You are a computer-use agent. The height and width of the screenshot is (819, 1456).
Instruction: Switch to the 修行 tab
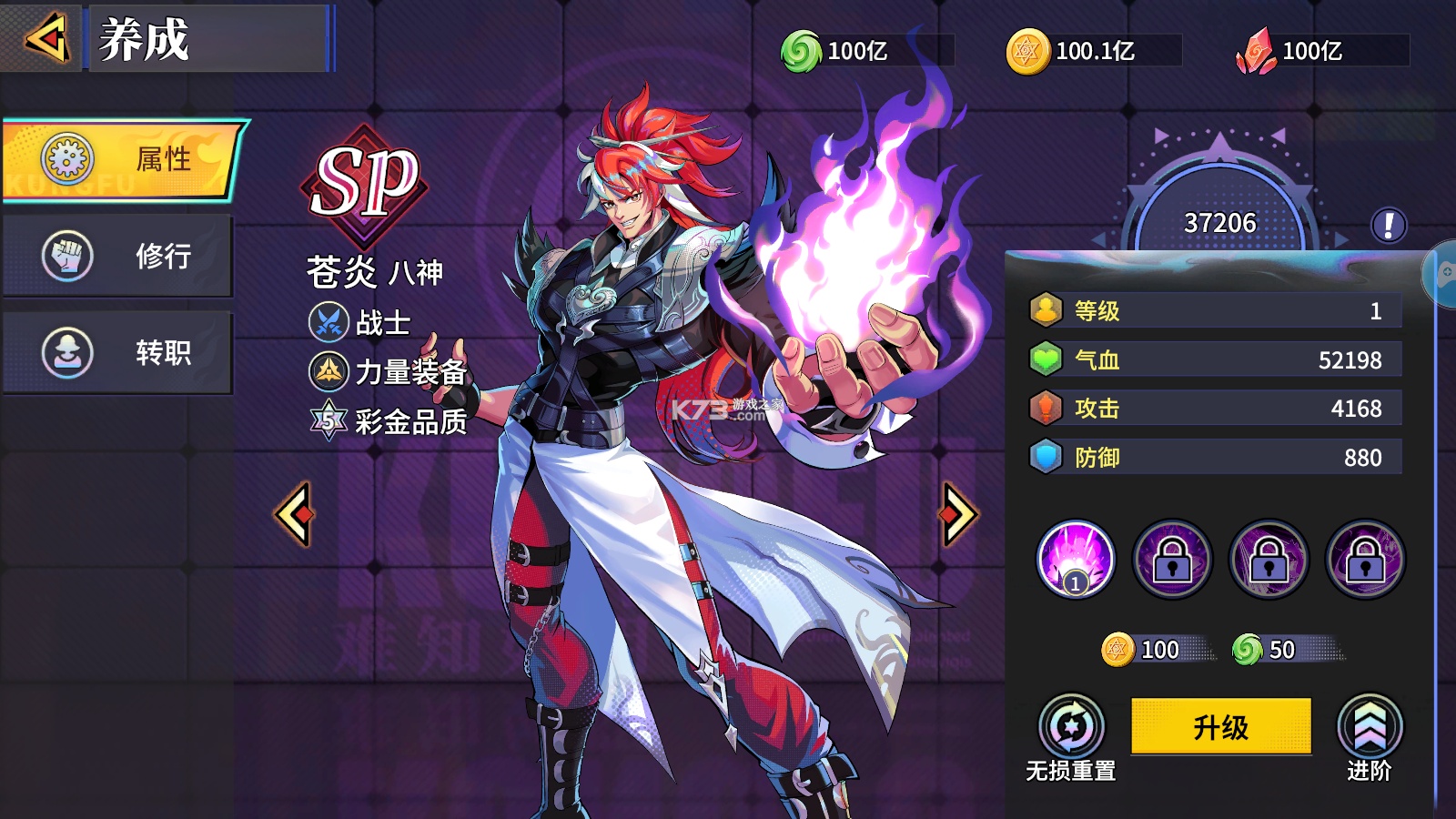pos(118,257)
